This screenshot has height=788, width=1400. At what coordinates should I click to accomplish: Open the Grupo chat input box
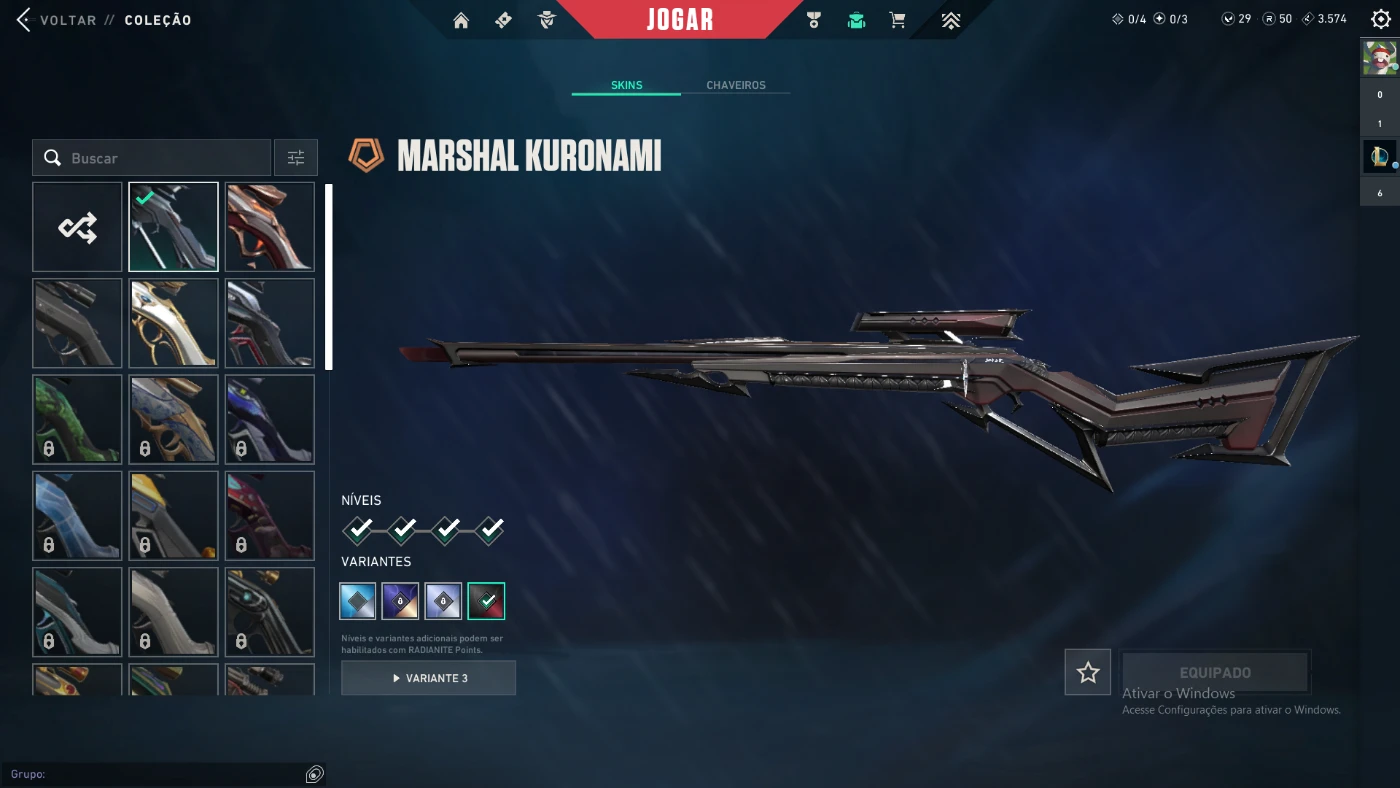click(160, 774)
